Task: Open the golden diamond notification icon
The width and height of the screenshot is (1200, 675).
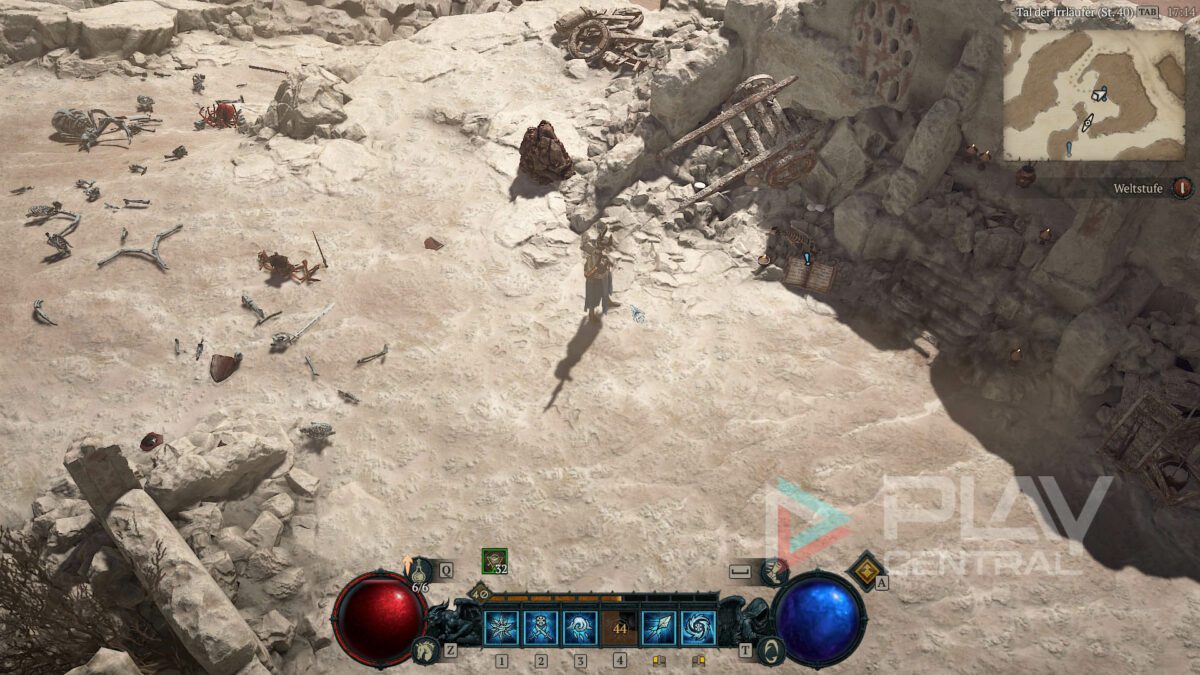Action: coord(864,569)
